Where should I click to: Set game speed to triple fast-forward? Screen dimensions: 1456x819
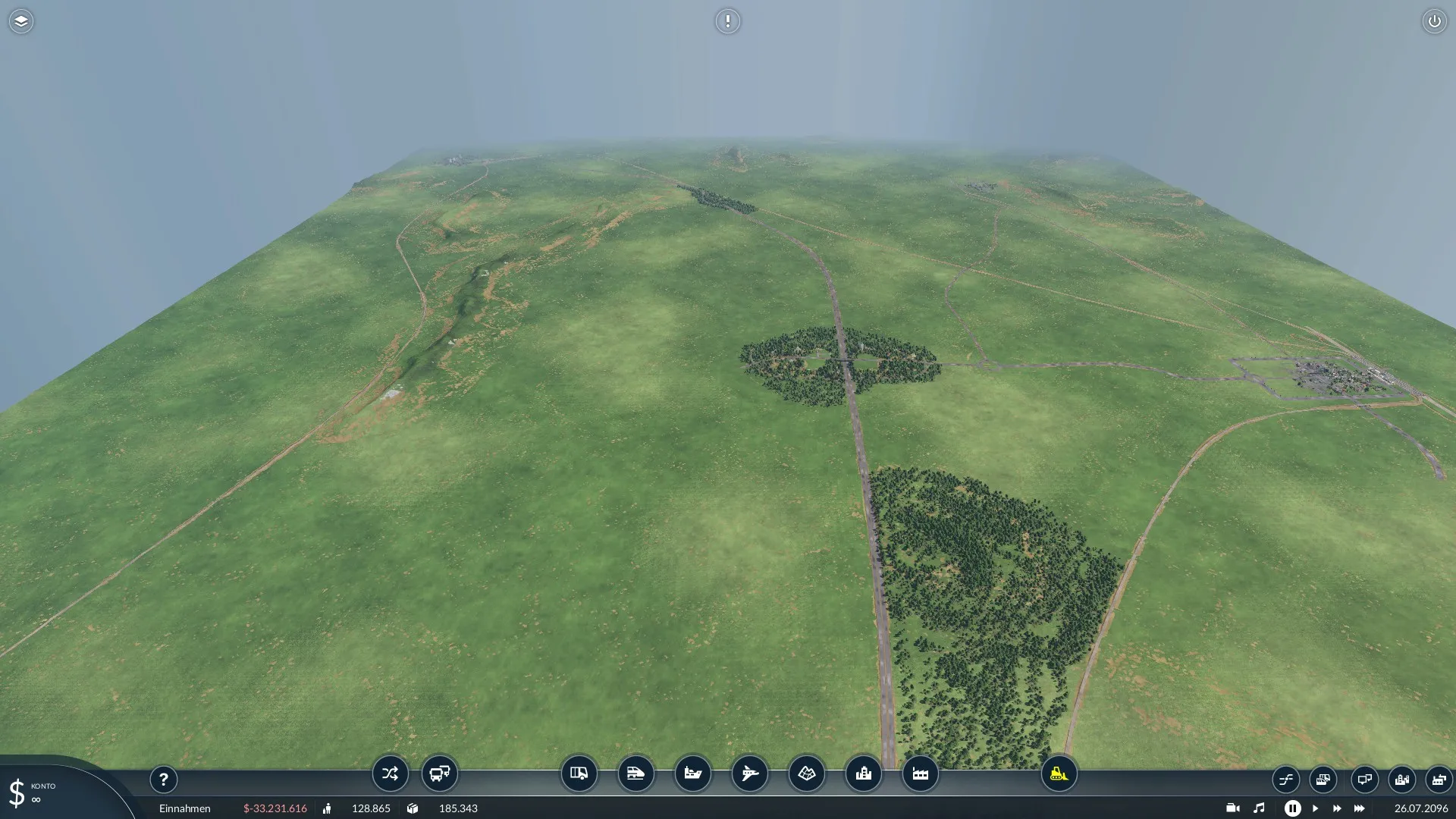(1359, 808)
